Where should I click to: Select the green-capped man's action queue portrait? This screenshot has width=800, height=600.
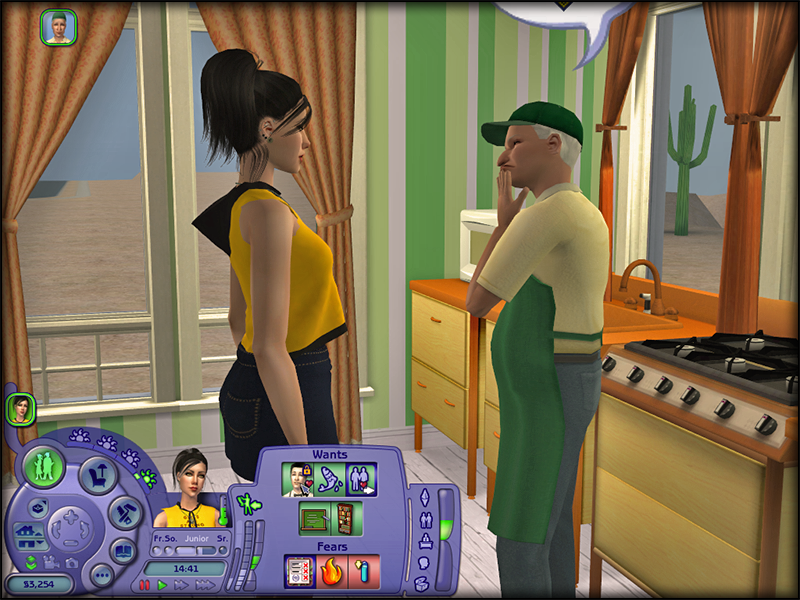tap(59, 27)
